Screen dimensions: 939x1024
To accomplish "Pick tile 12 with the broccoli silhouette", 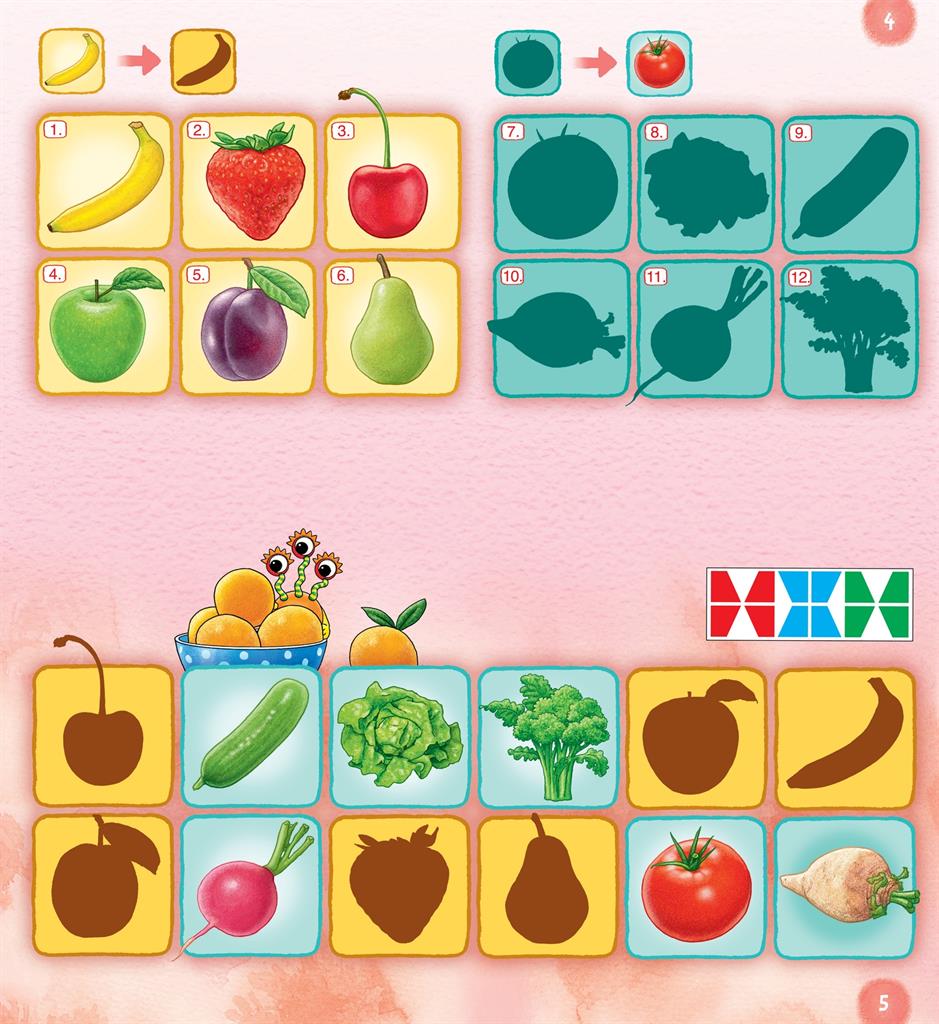I will coord(850,328).
